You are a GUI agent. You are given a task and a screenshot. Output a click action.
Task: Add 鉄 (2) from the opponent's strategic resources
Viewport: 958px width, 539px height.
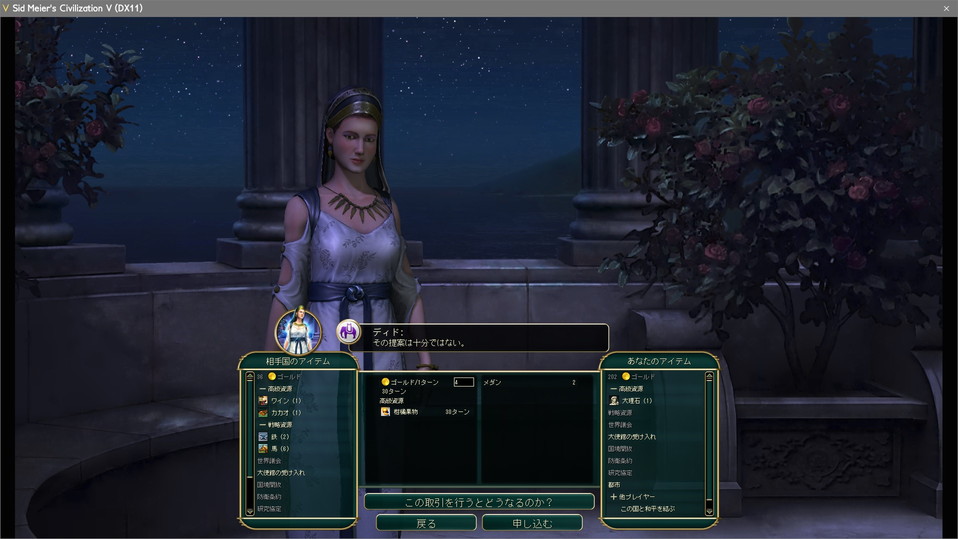tap(278, 437)
